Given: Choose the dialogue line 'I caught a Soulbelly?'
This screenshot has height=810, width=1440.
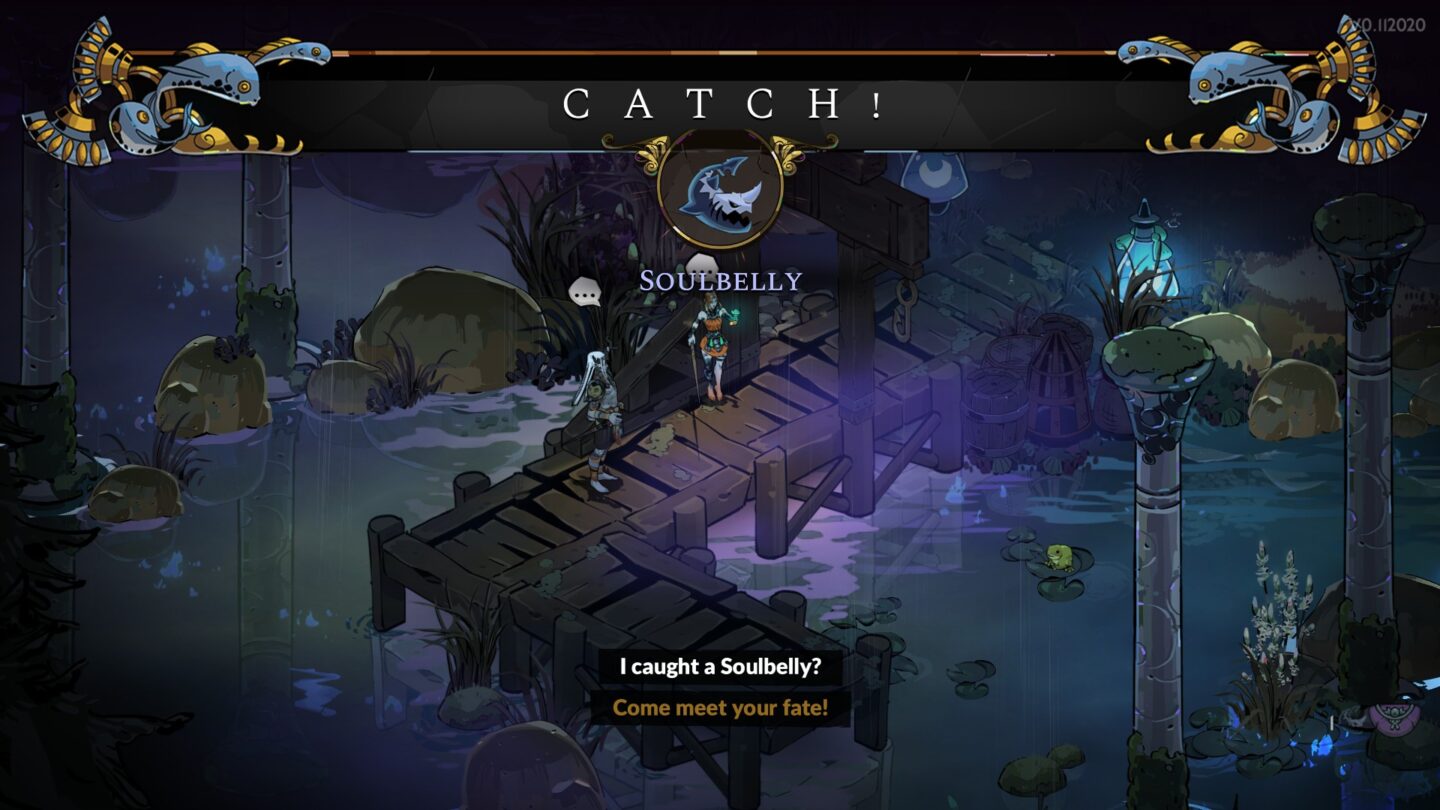Looking at the screenshot, I should pos(720,666).
